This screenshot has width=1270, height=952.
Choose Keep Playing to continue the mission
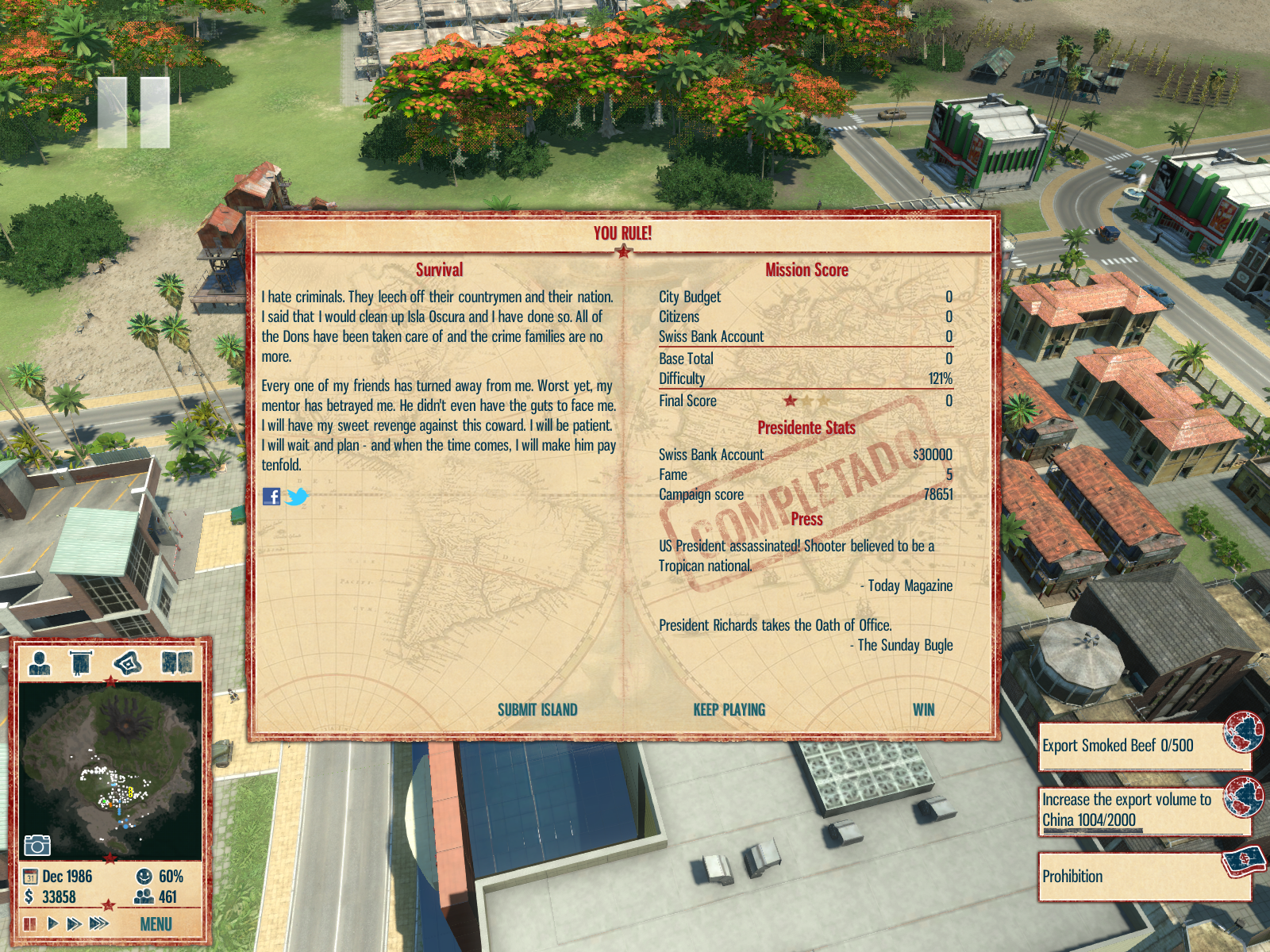pyautogui.click(x=729, y=710)
